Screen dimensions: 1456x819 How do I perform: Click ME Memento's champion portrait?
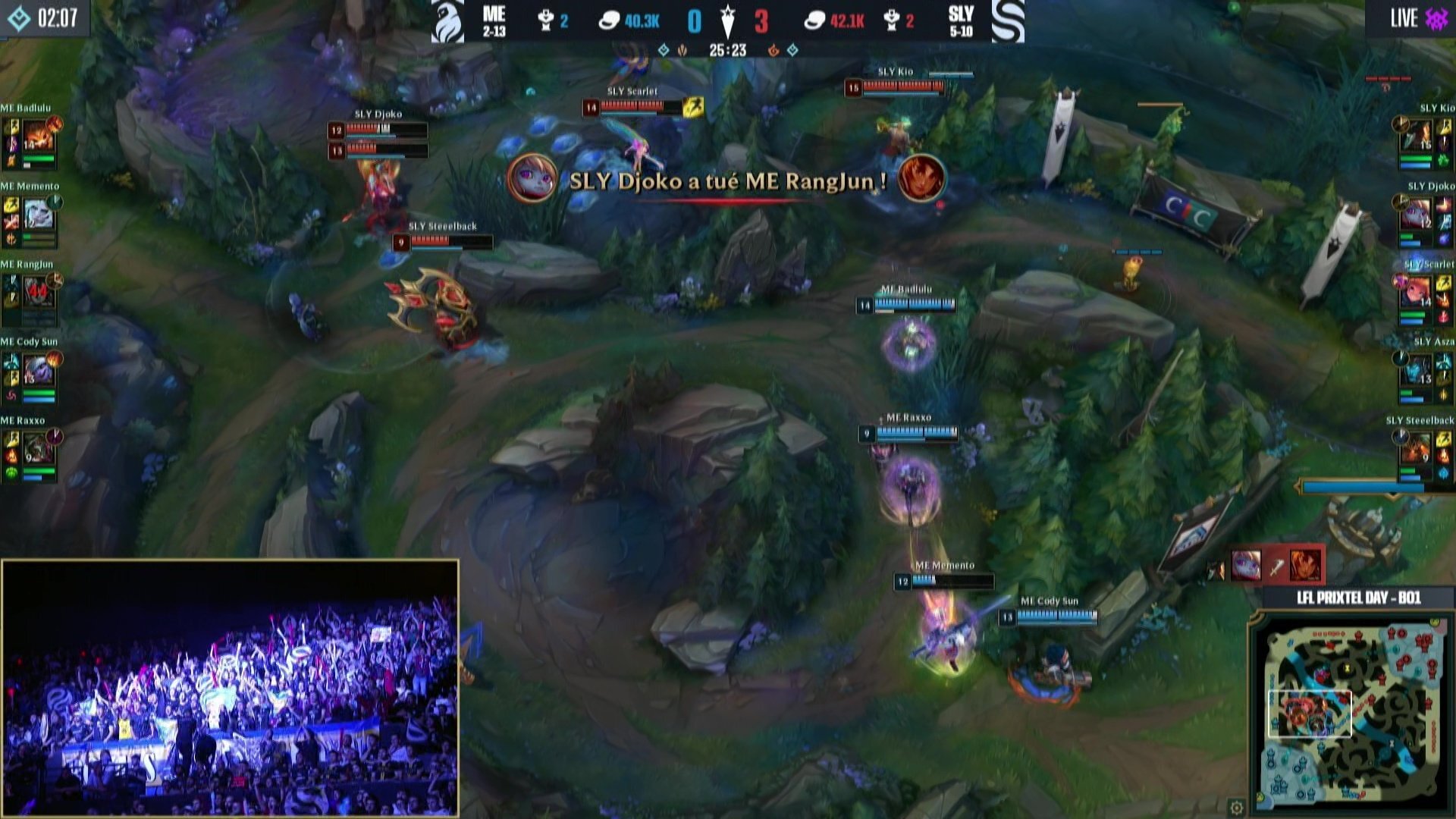tap(38, 216)
